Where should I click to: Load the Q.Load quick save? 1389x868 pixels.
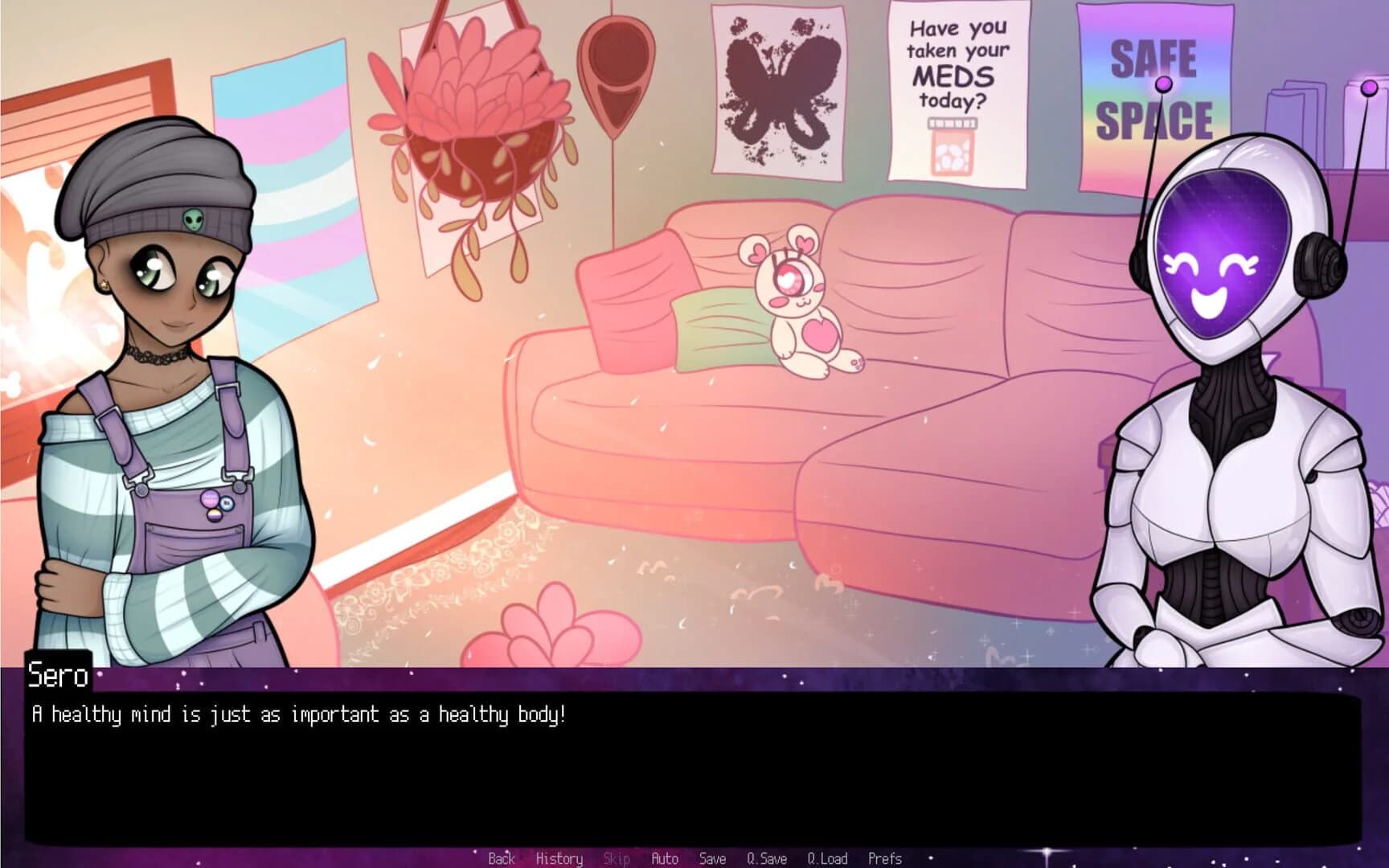click(828, 858)
